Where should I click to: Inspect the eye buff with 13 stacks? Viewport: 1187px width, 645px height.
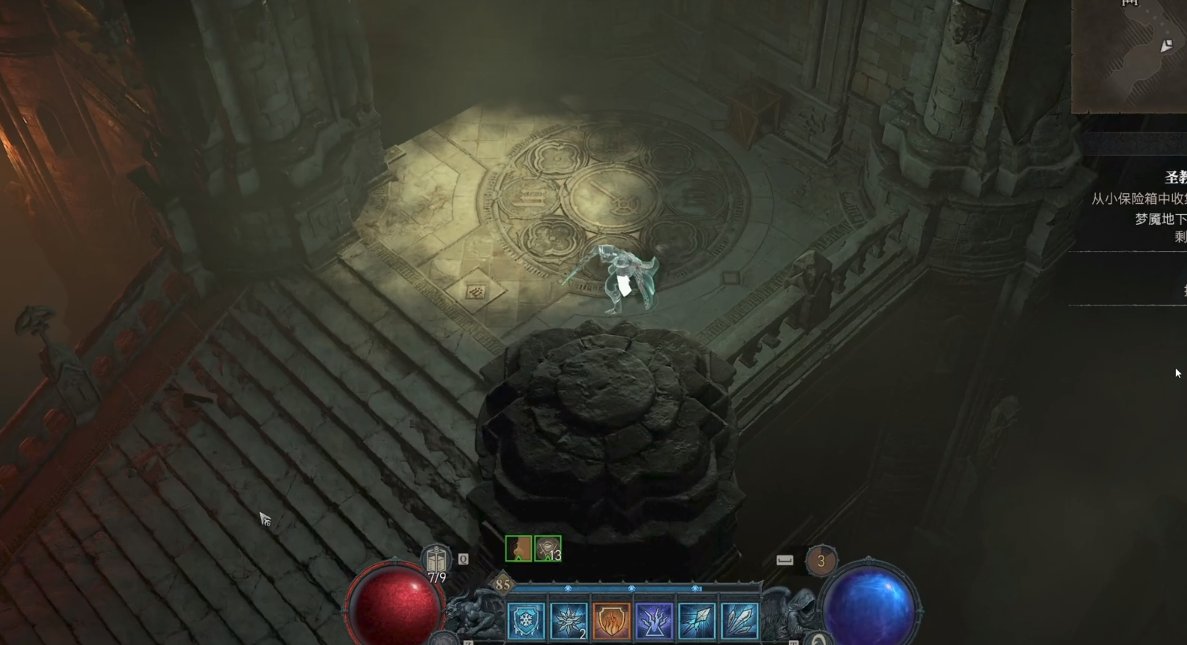click(x=547, y=549)
